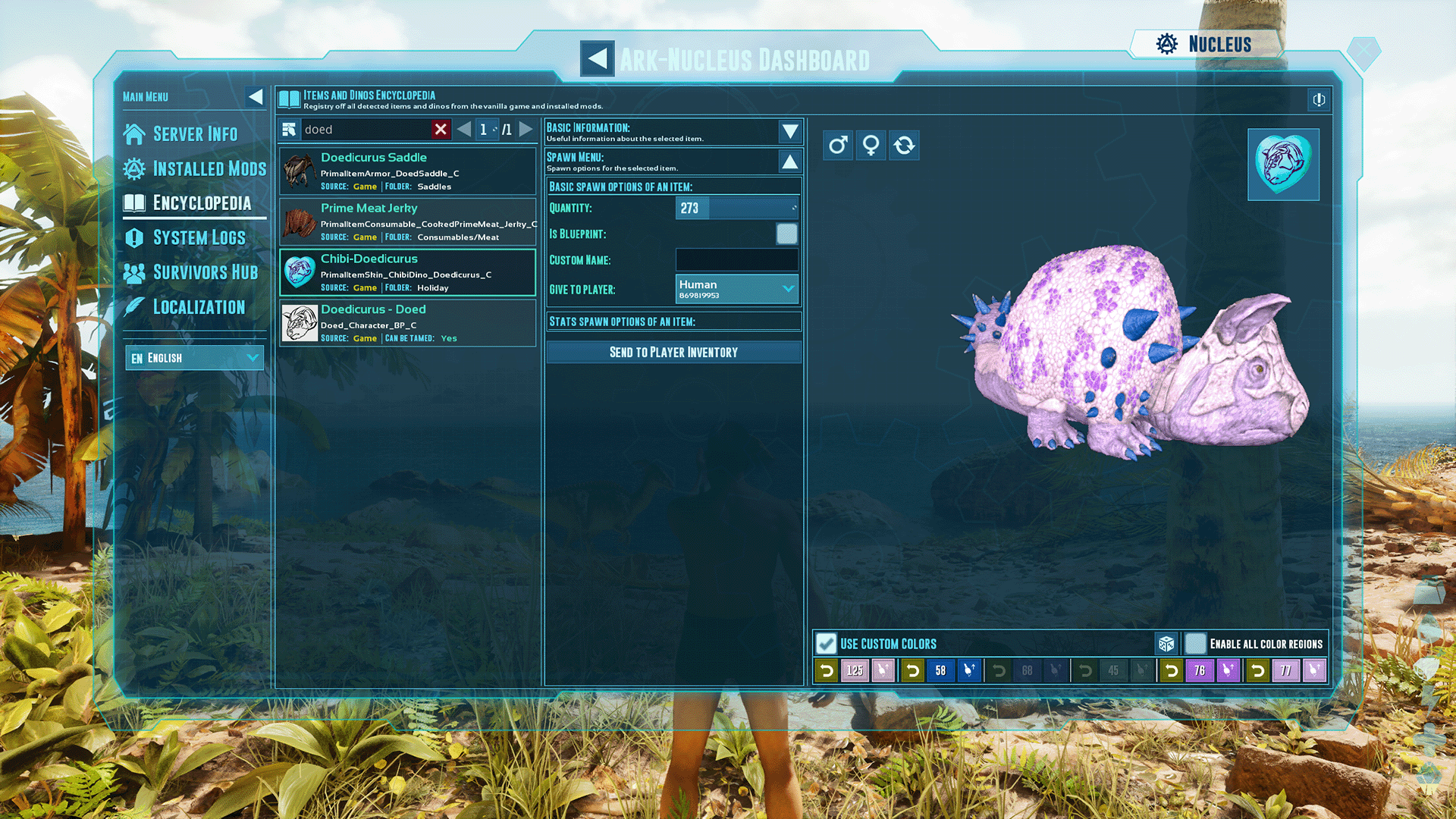Open the Give to Player dropdown
1456x819 pixels.
736,289
